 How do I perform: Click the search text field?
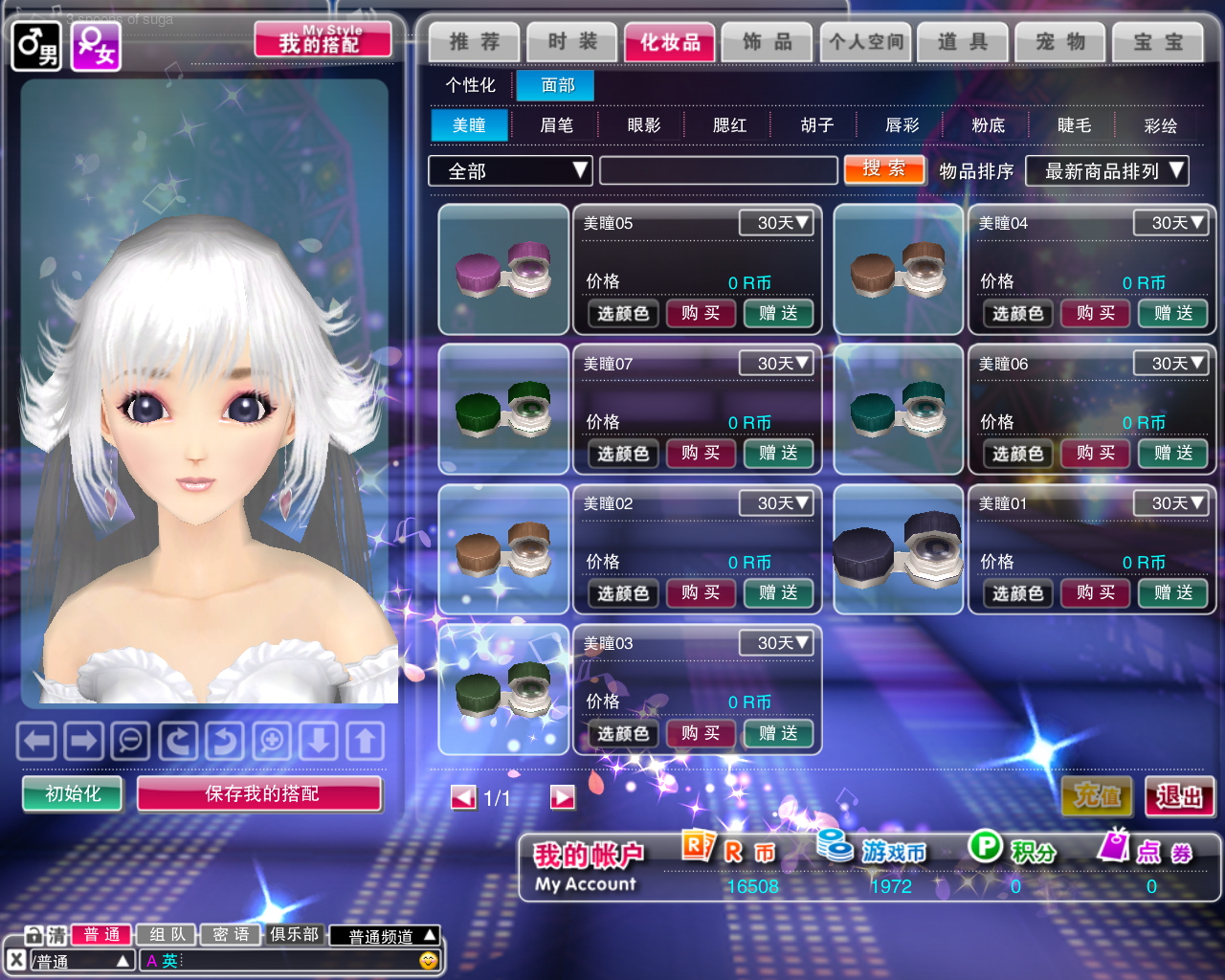(719, 171)
